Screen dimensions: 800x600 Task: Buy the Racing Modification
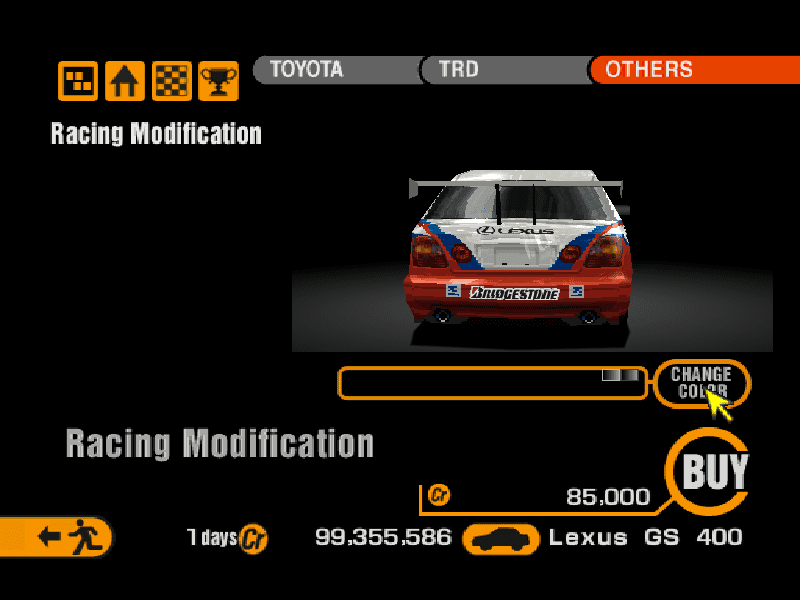point(714,471)
